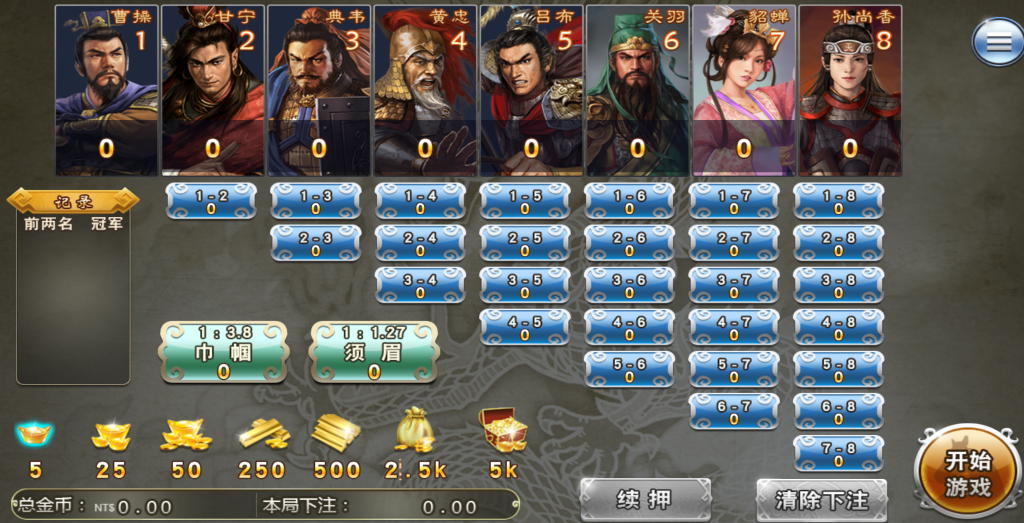Select the 3-6 pair bet tile

[629, 285]
